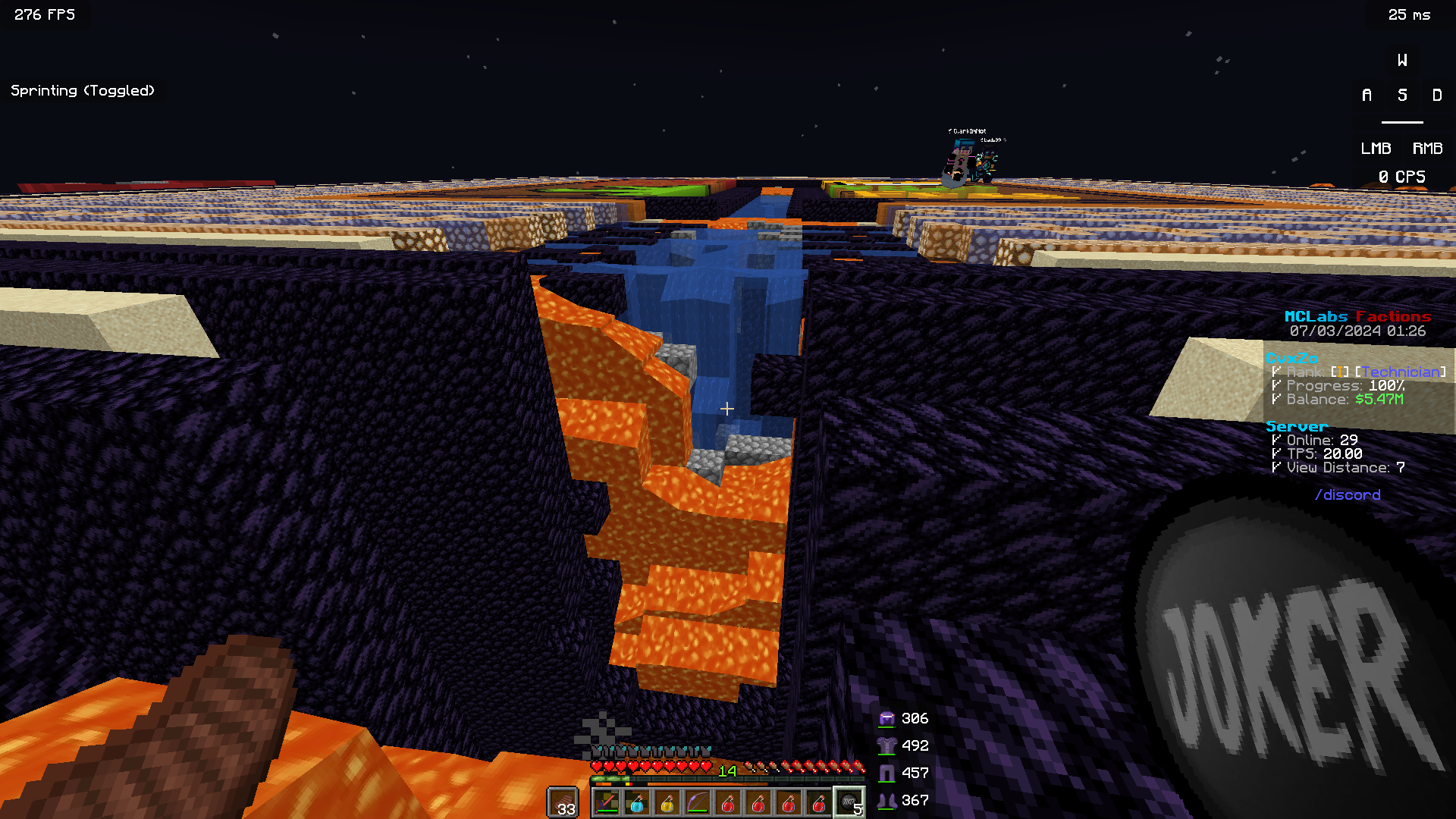
Task: Switch to the bow hotbar slot
Action: (698, 802)
